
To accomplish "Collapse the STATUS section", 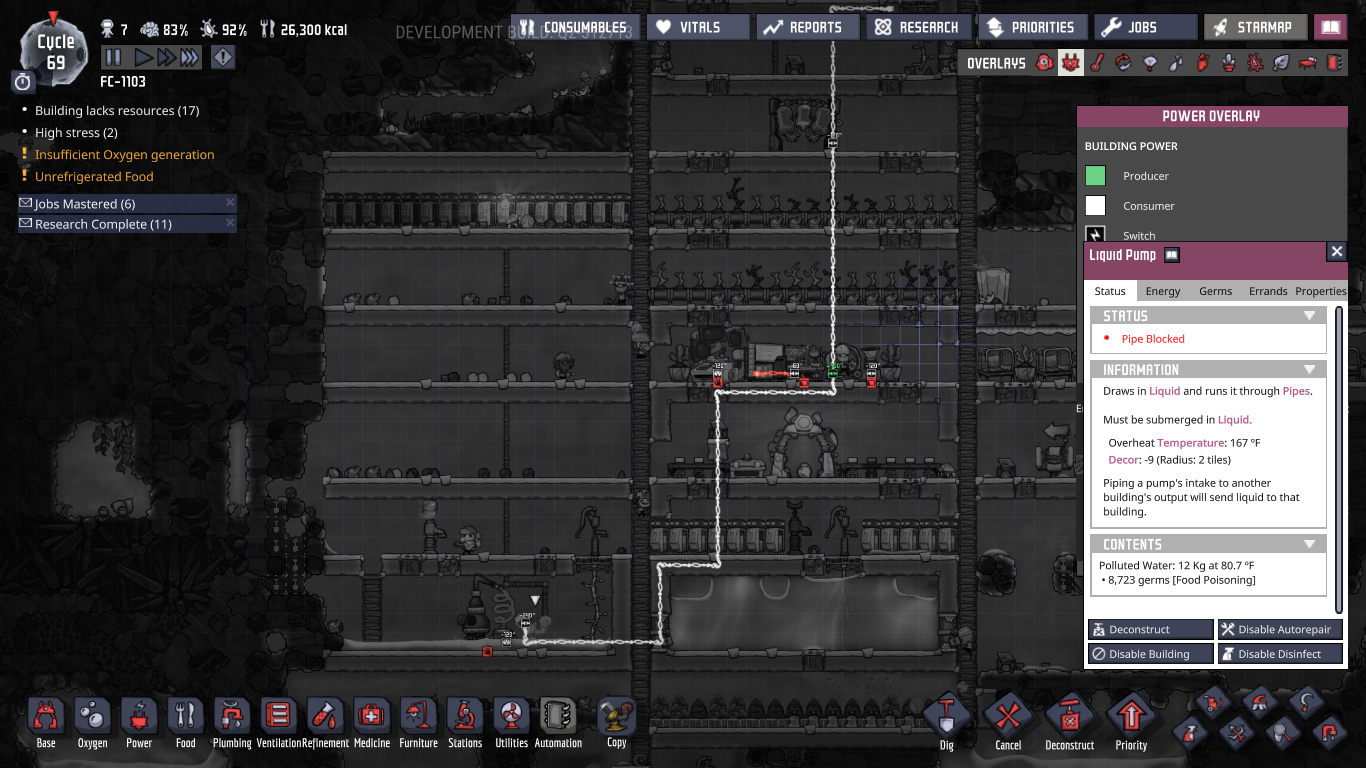I will point(1310,315).
